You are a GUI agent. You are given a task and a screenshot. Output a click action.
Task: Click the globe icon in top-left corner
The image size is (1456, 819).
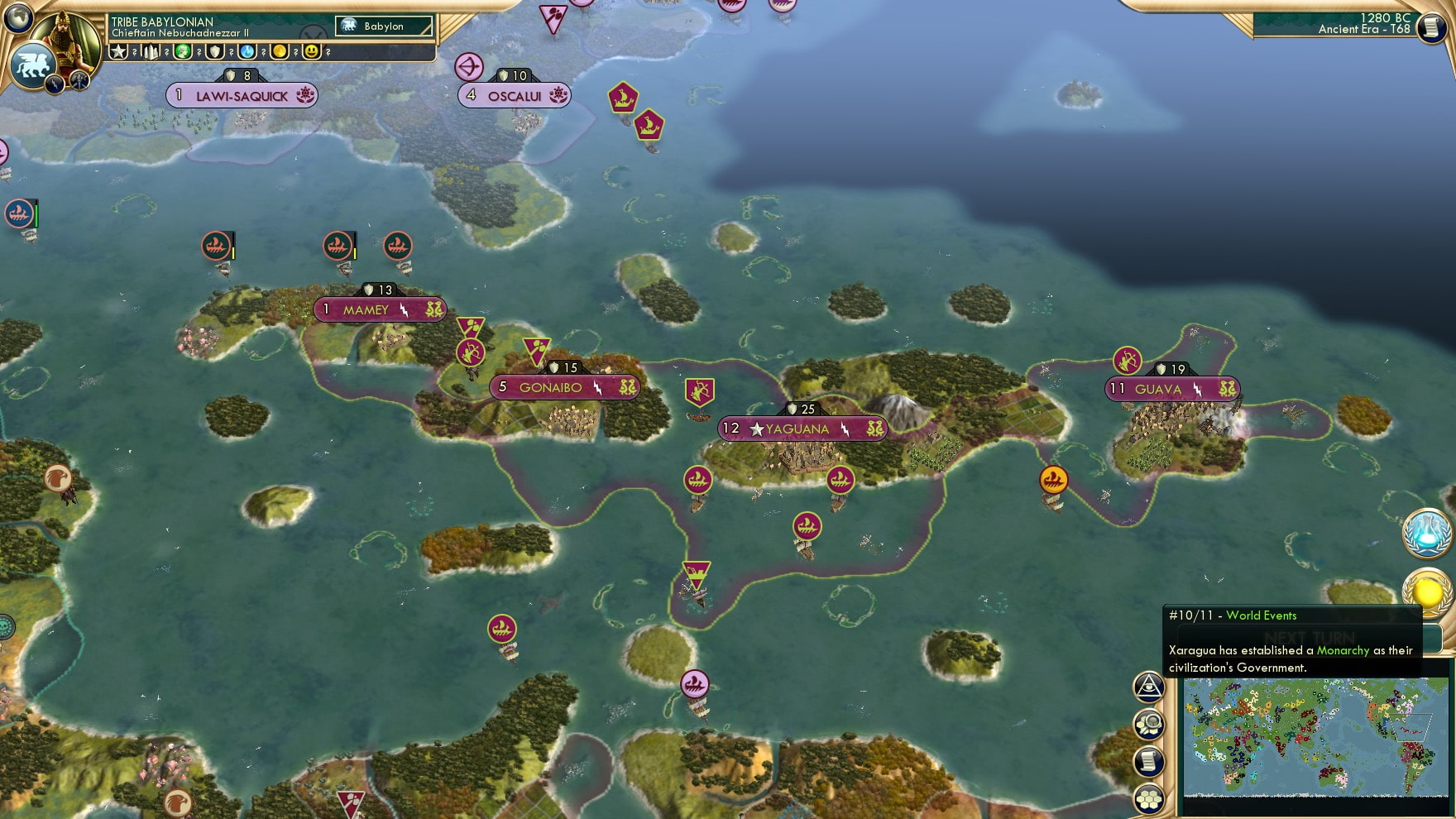[18, 17]
